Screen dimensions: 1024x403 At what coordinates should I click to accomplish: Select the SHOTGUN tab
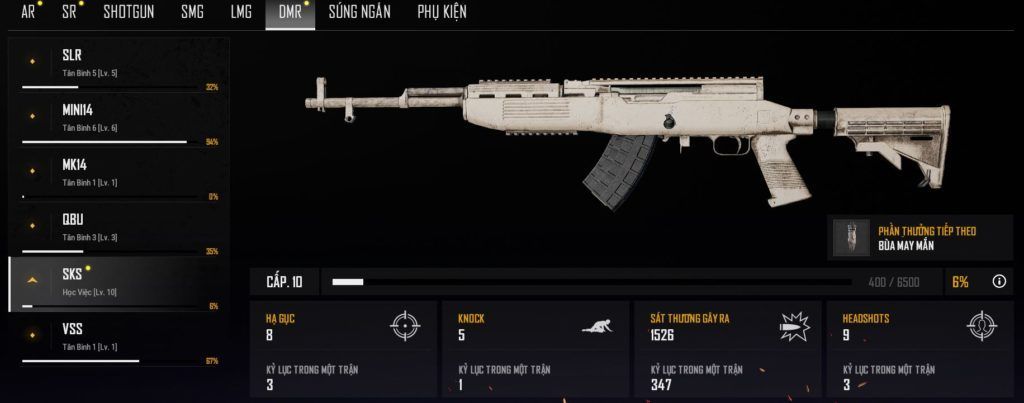[x=128, y=12]
